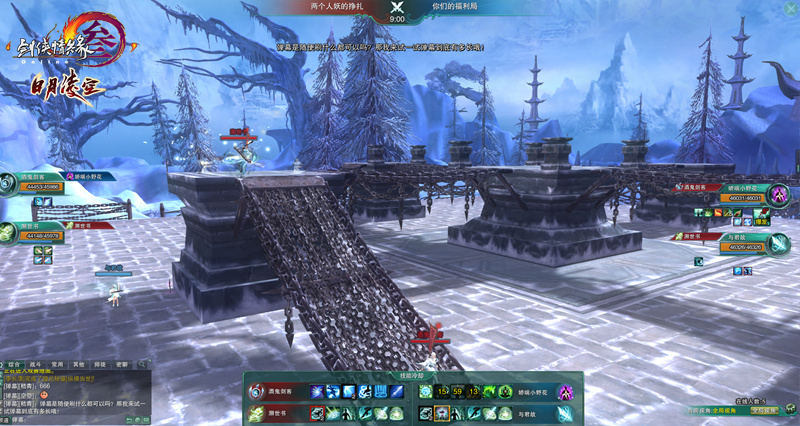This screenshot has width=800, height=426.
Task: Click 娇嗔小野花 portrait in skill cooldown panel
Action: coord(565,392)
